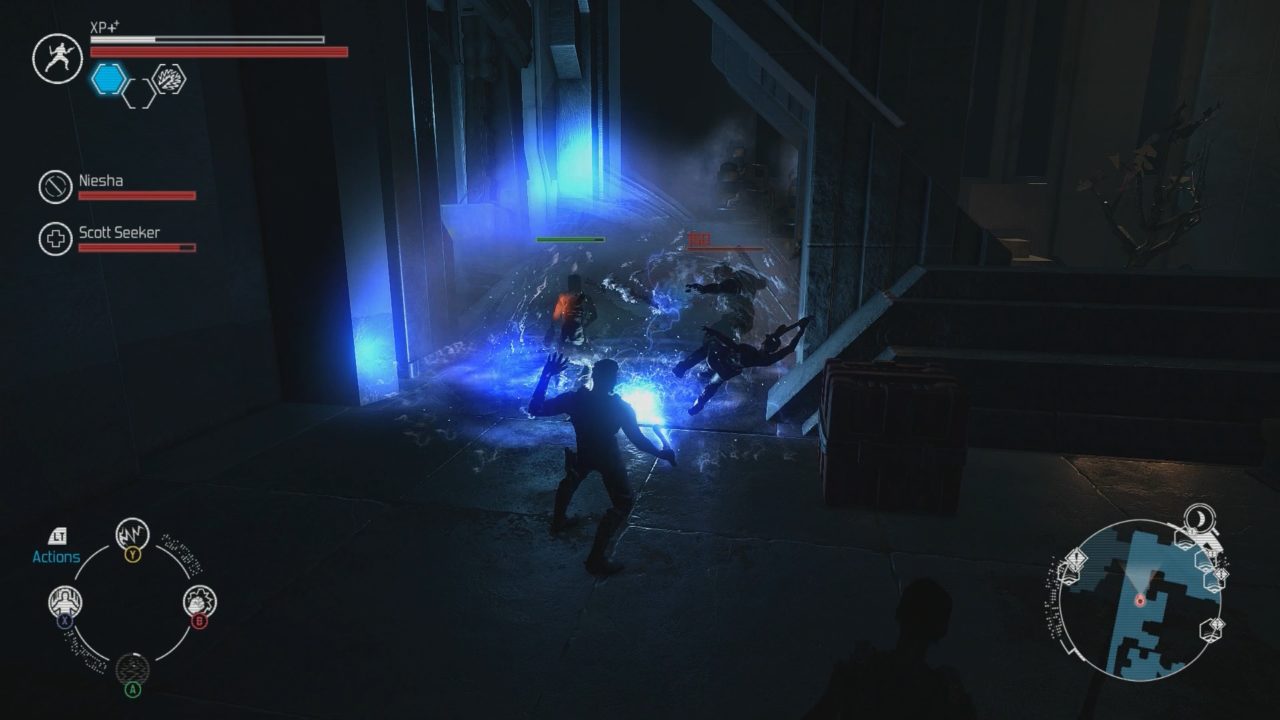
Task: Select the spiky burst hexagon icon
Action: 168,79
